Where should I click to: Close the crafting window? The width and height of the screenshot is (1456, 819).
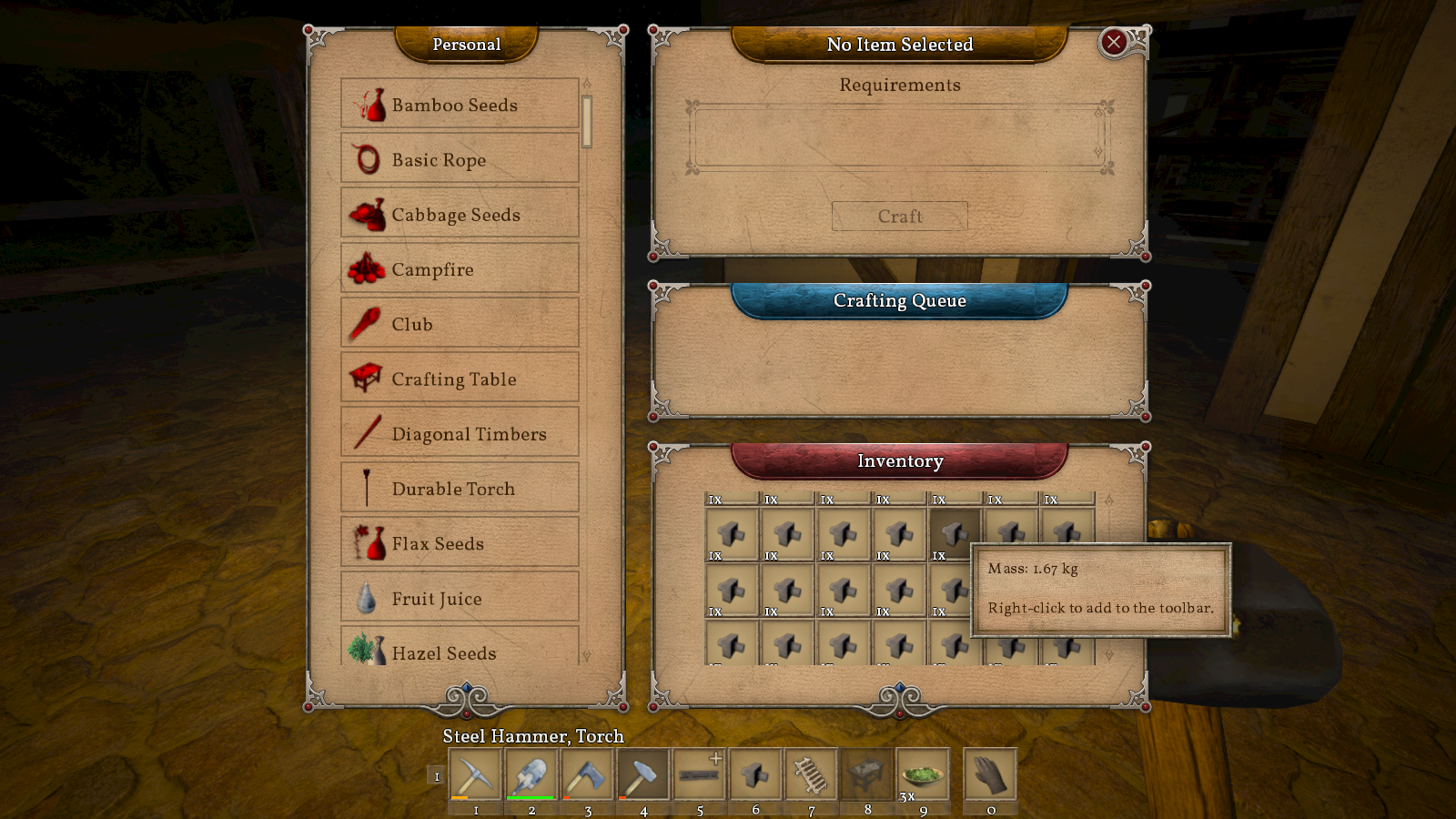(x=1113, y=43)
